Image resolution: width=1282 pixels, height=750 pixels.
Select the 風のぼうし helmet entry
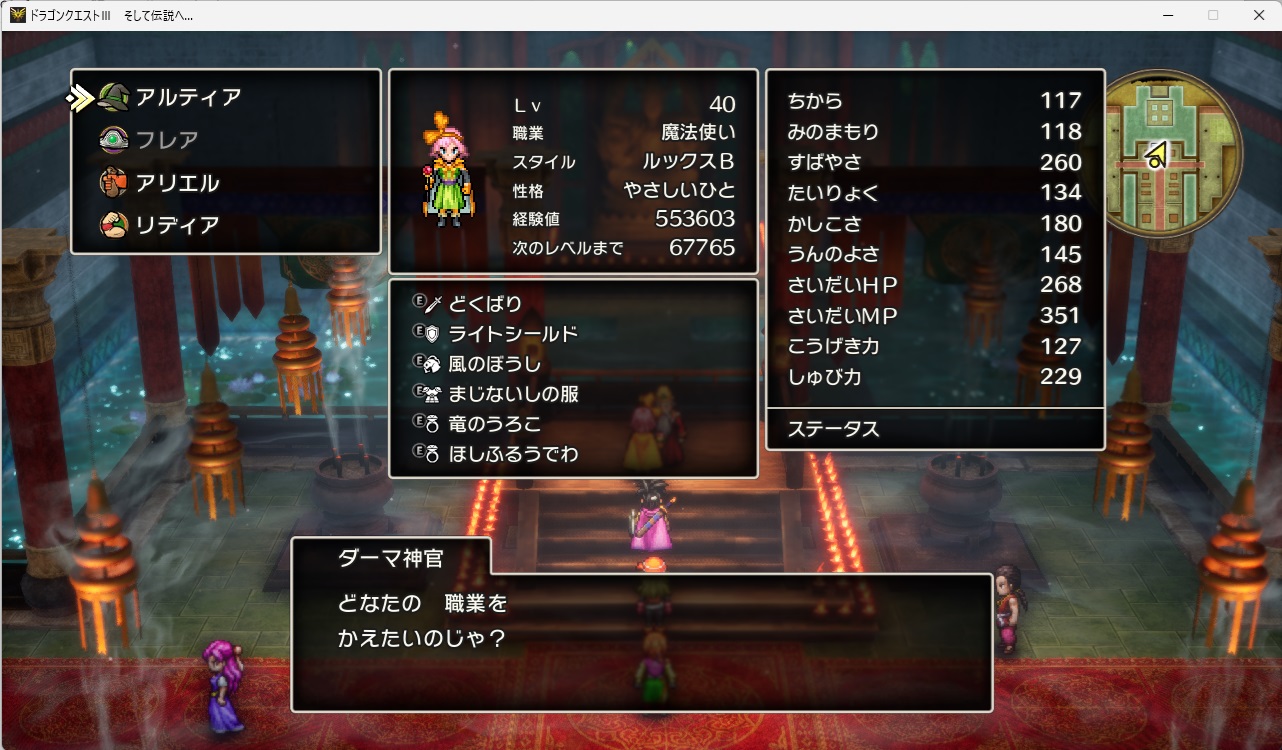pos(495,364)
